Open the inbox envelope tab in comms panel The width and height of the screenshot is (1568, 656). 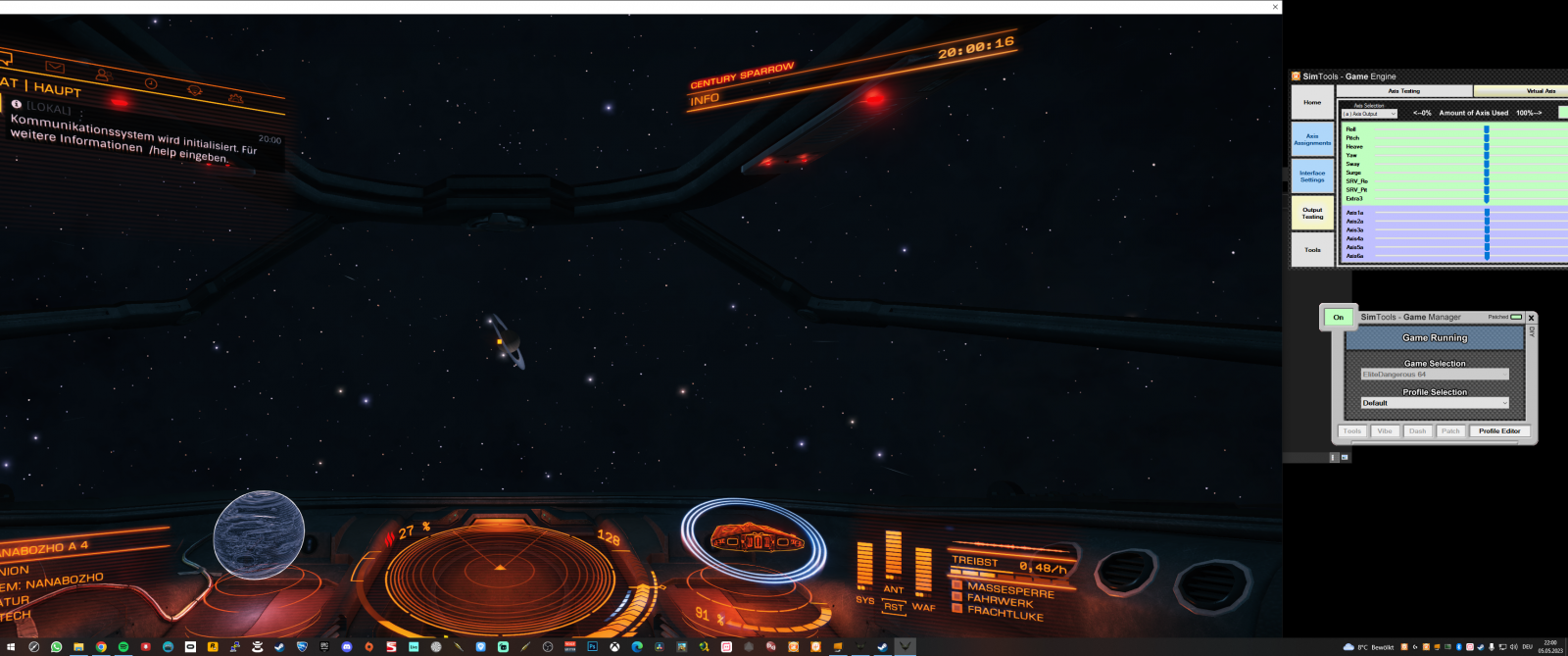coord(55,67)
